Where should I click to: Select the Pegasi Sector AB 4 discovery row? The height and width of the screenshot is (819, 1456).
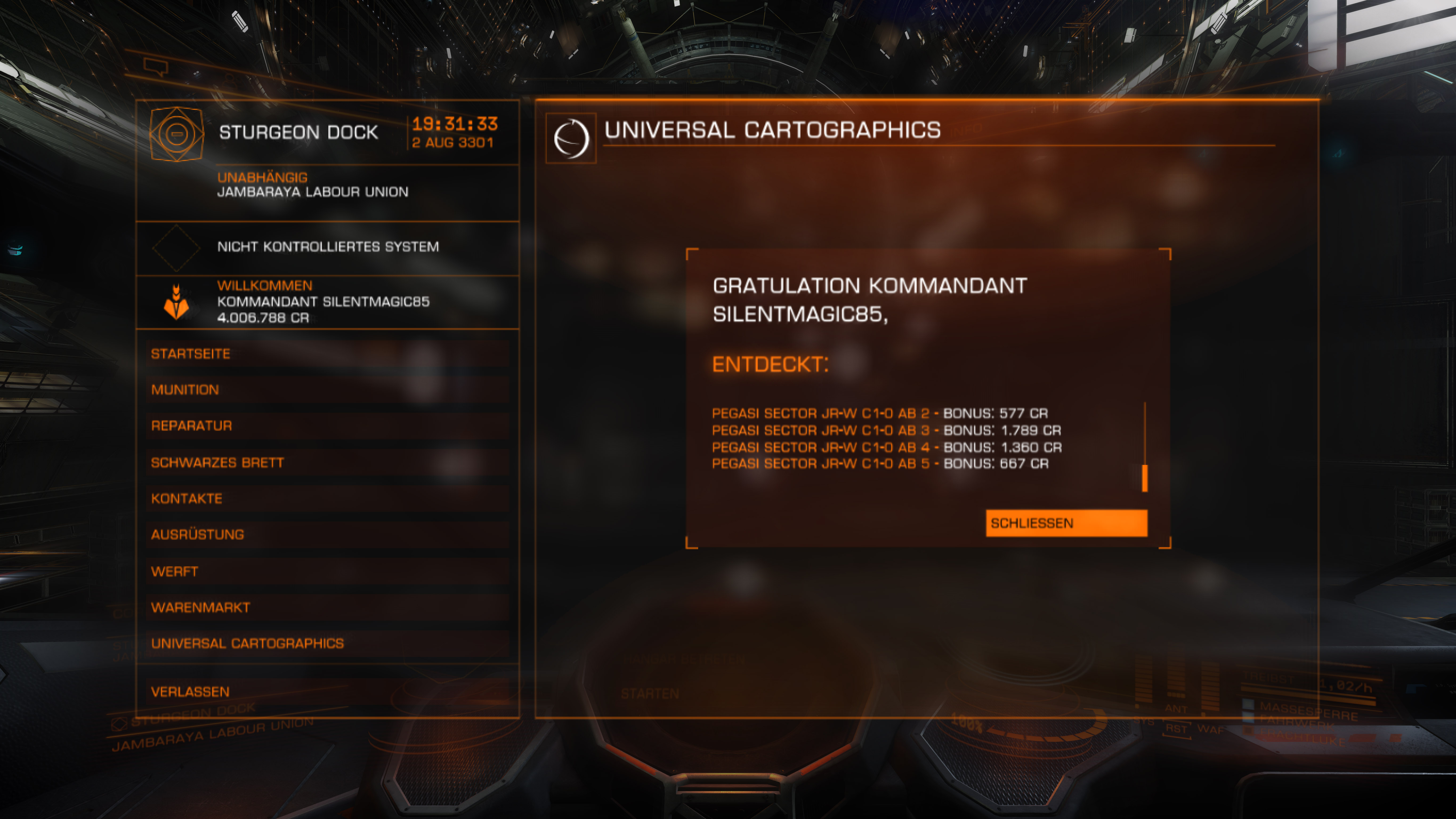pos(886,447)
